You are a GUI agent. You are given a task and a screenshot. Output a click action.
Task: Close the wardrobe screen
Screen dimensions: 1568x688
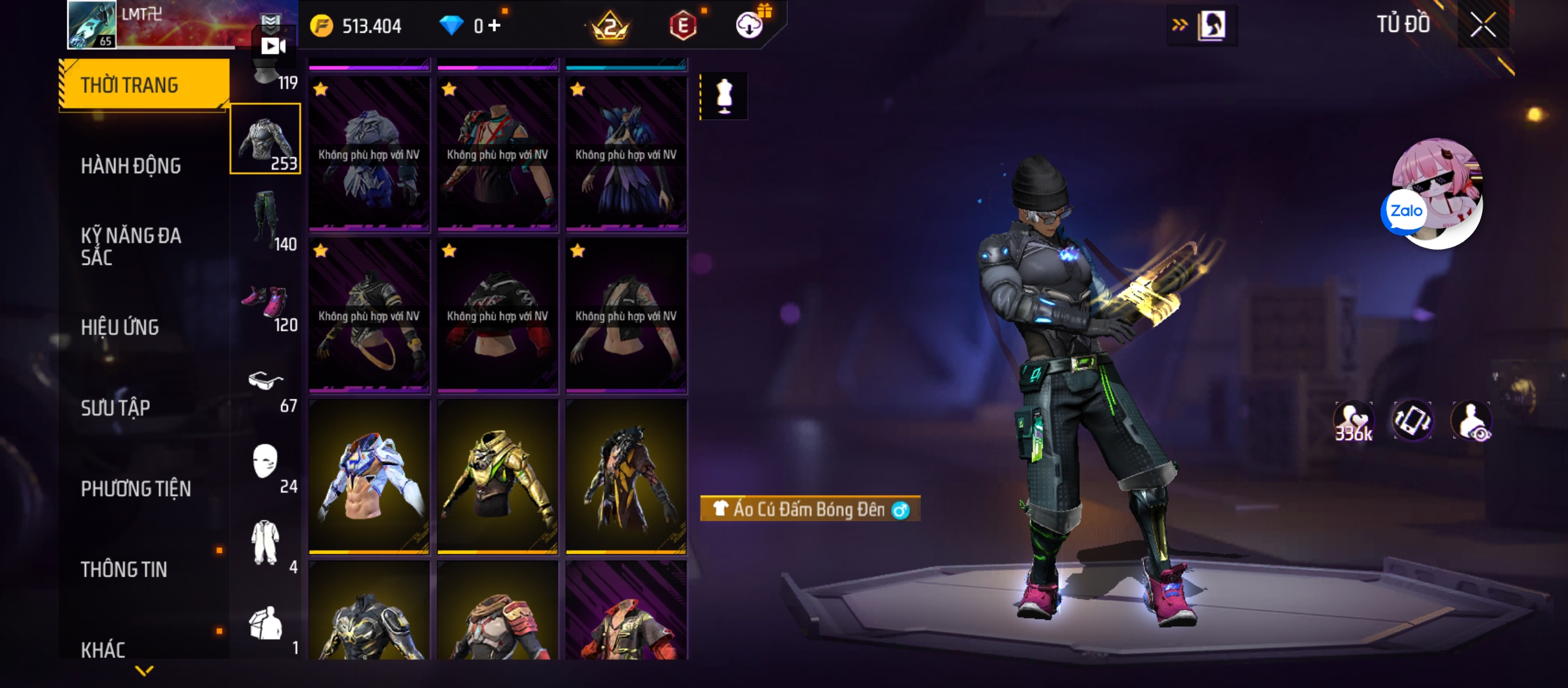[1483, 25]
